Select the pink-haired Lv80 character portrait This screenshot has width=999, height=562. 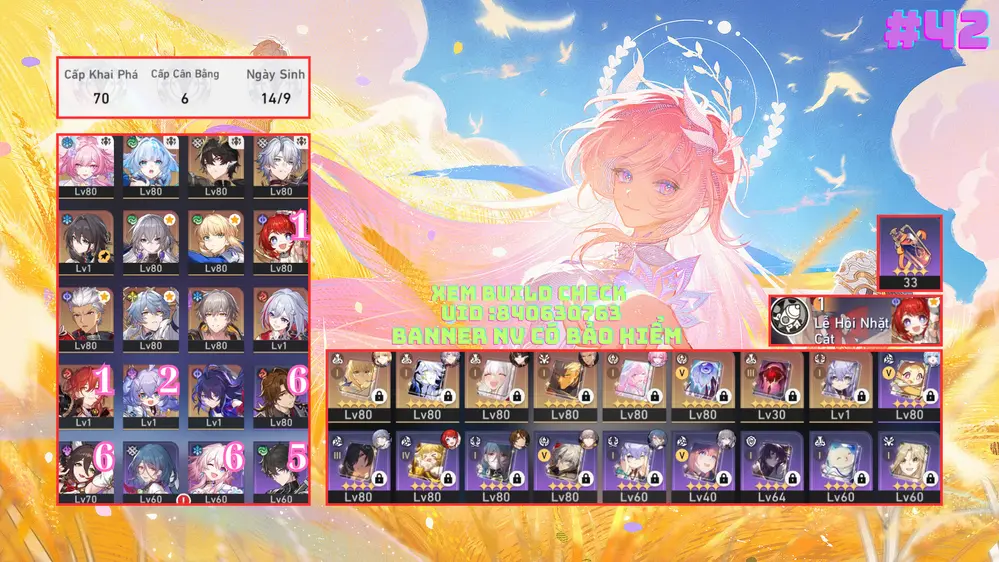pos(86,164)
